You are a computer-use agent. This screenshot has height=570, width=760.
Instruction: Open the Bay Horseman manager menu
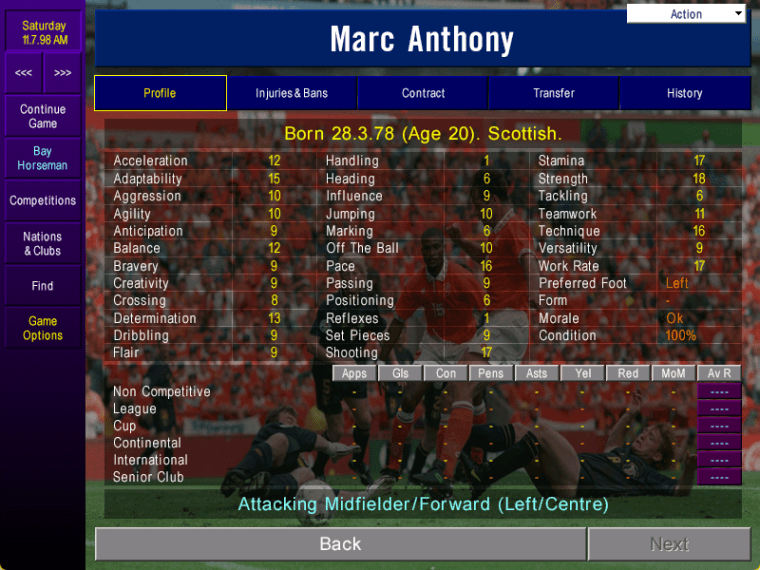43,158
